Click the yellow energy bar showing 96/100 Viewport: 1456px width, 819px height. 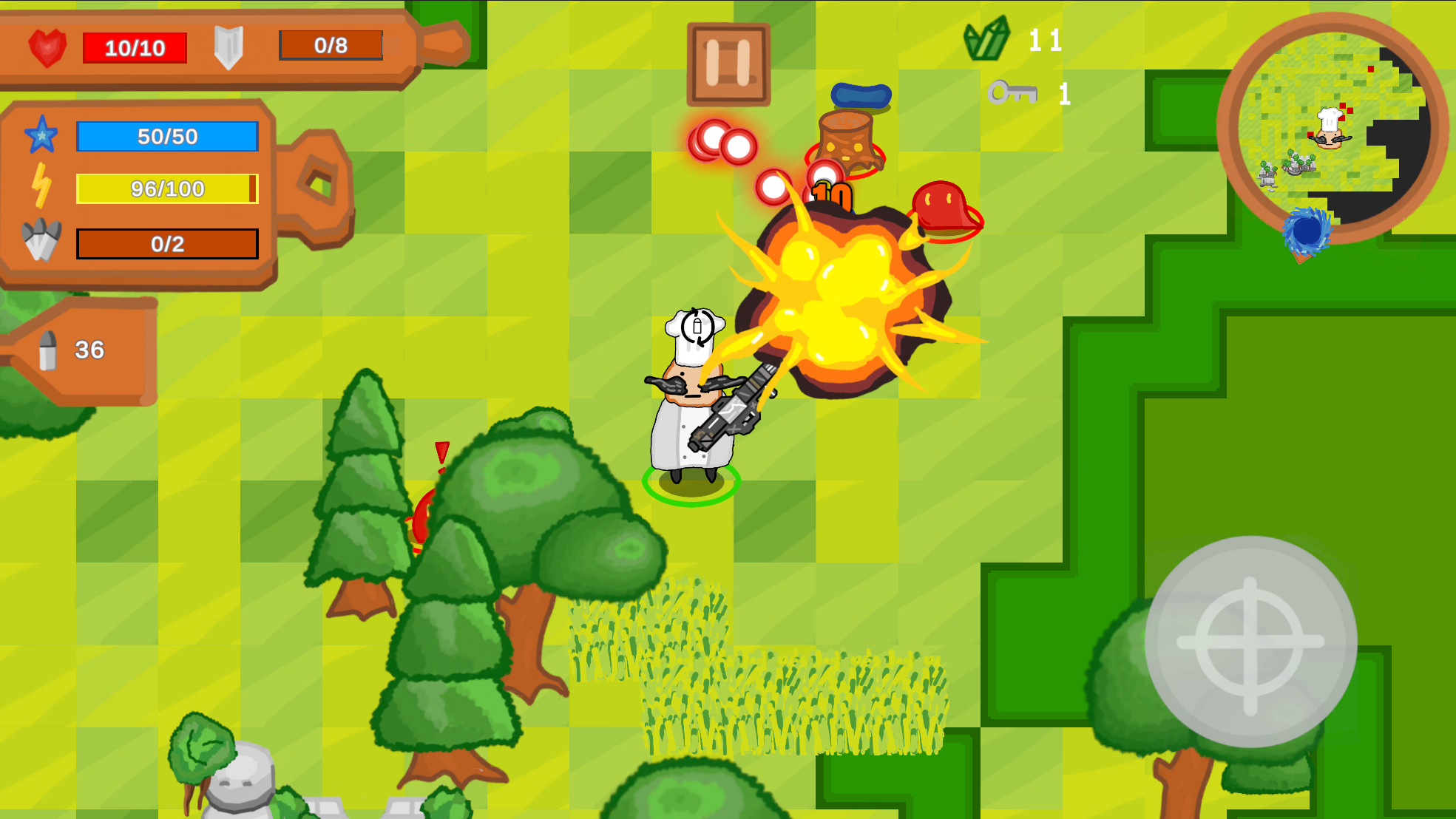[x=166, y=188]
